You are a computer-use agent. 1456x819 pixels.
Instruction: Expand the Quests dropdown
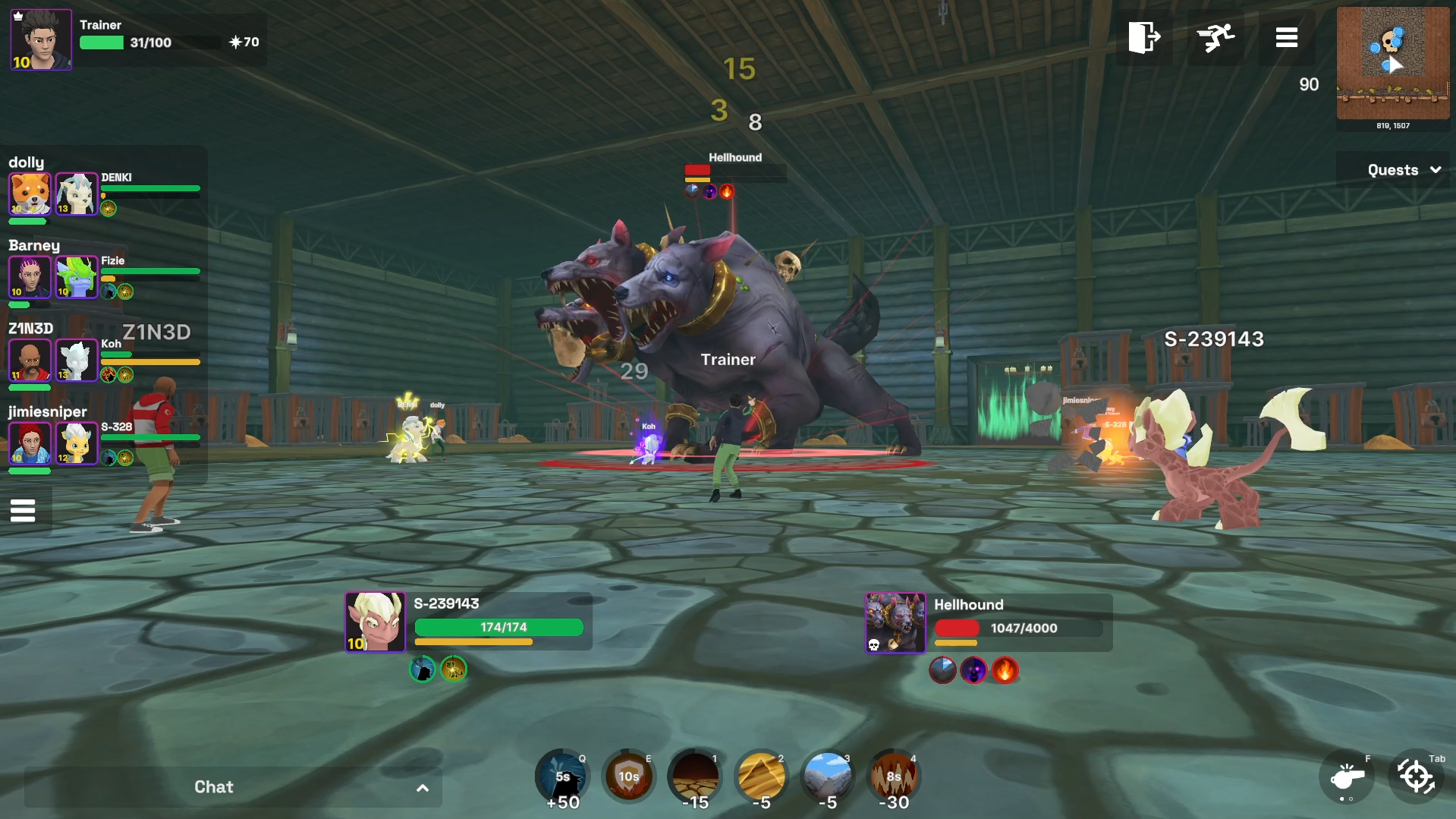point(1403,170)
